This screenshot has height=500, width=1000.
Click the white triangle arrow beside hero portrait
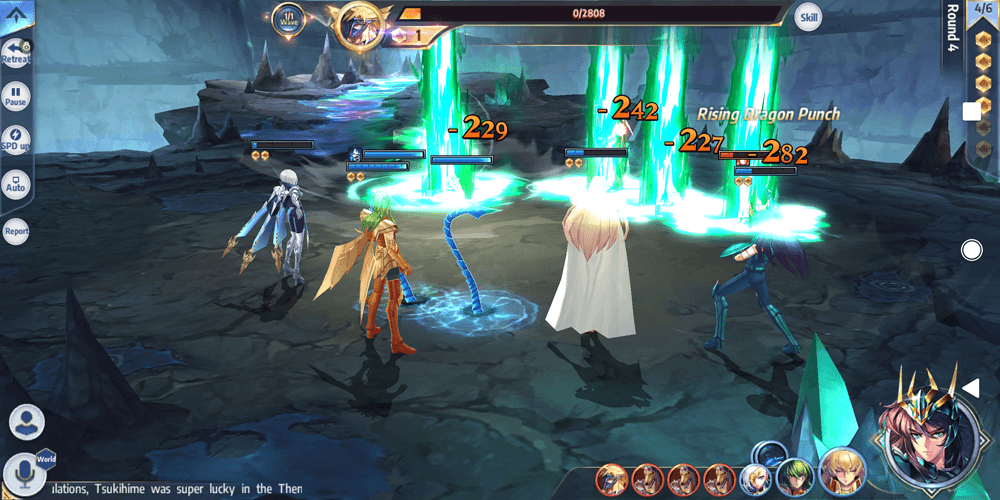969,387
